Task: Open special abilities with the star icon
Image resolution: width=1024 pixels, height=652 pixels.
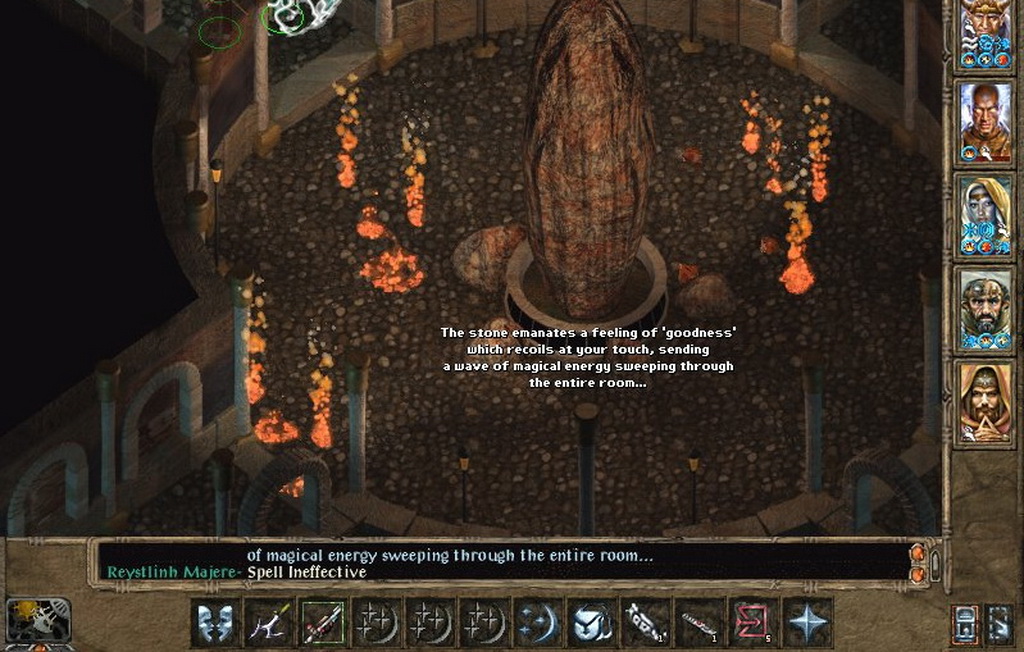Action: (807, 623)
